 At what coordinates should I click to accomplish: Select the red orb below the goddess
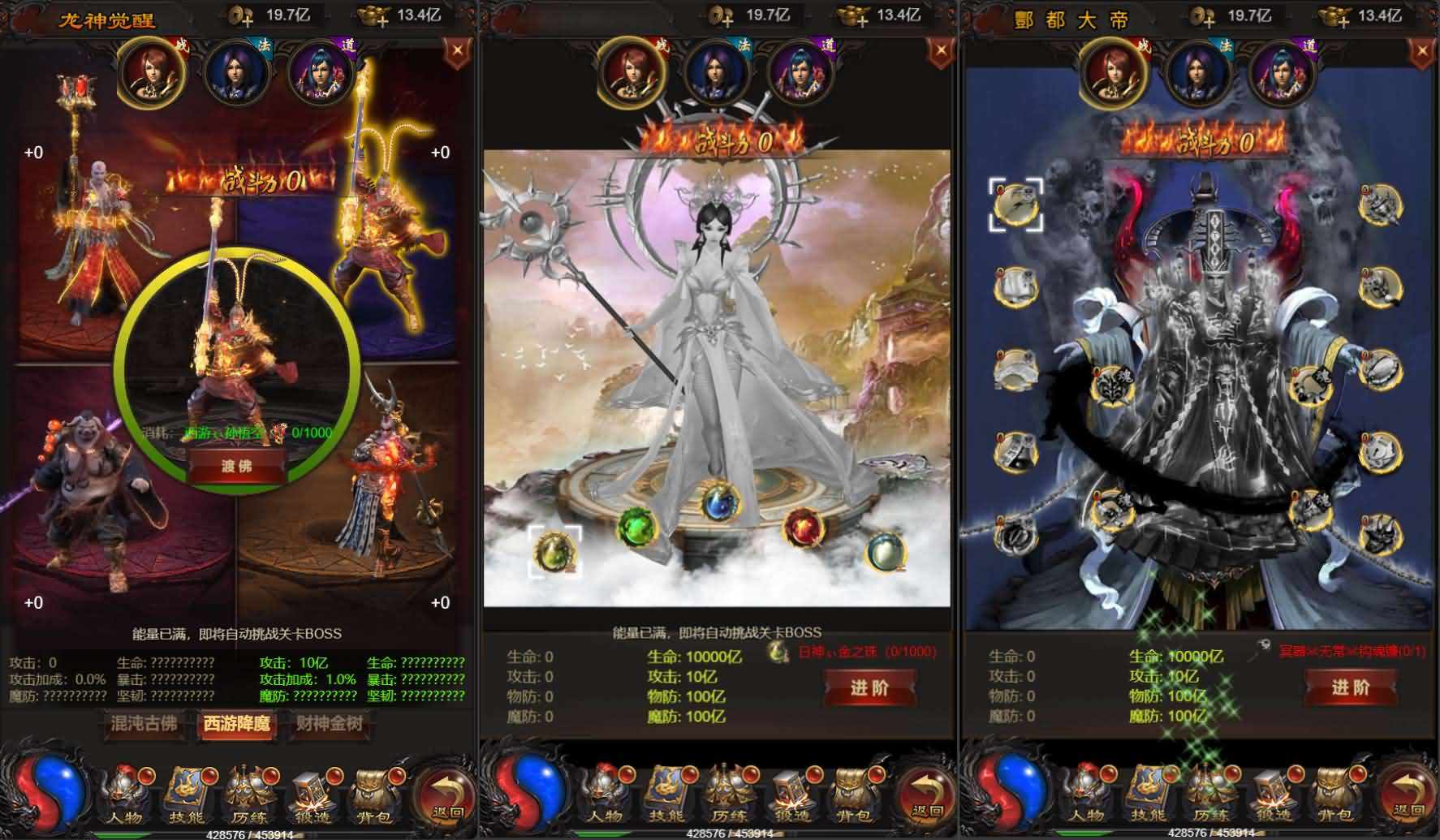(804, 528)
